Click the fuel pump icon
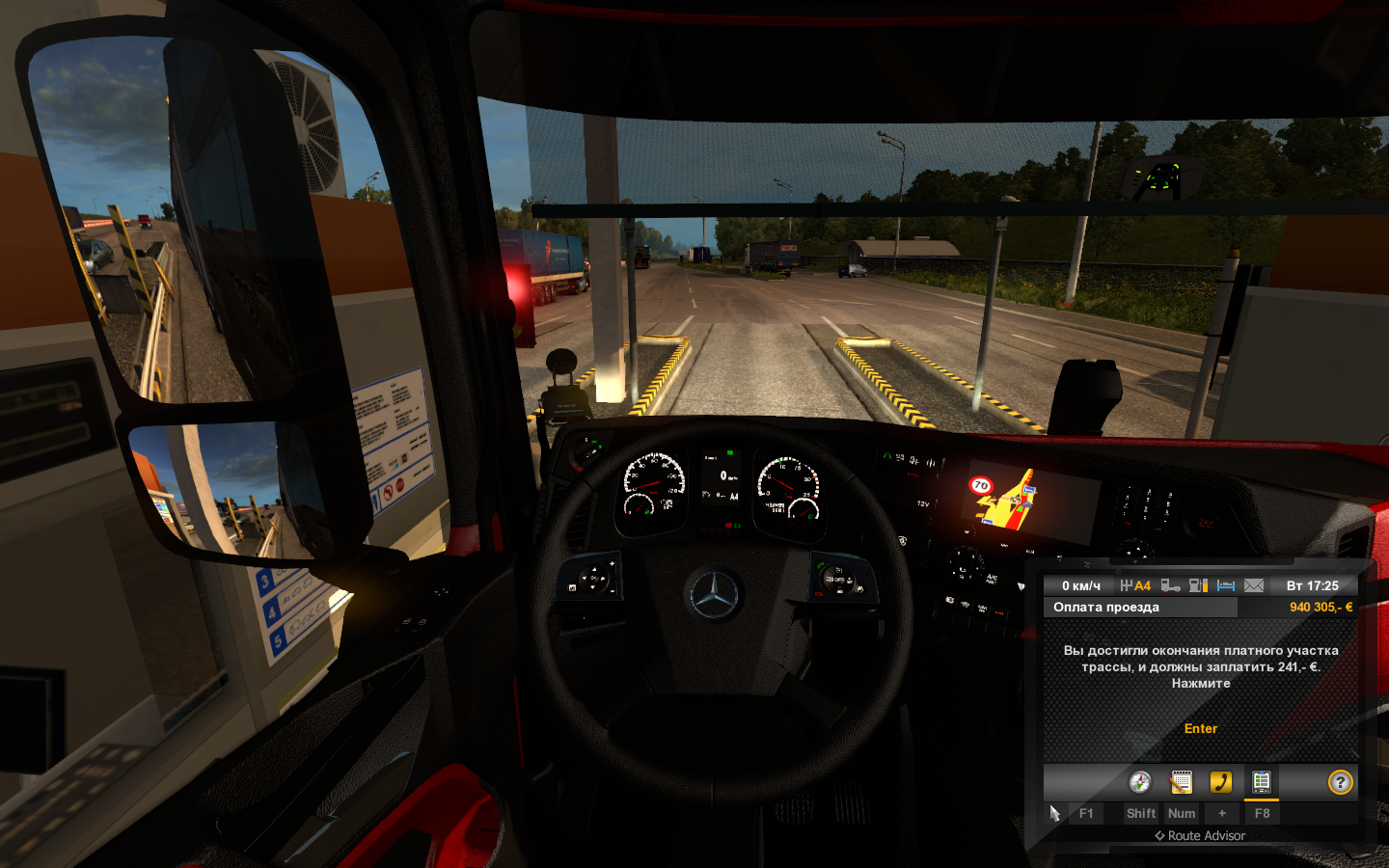Image resolution: width=1389 pixels, height=868 pixels. click(1198, 585)
